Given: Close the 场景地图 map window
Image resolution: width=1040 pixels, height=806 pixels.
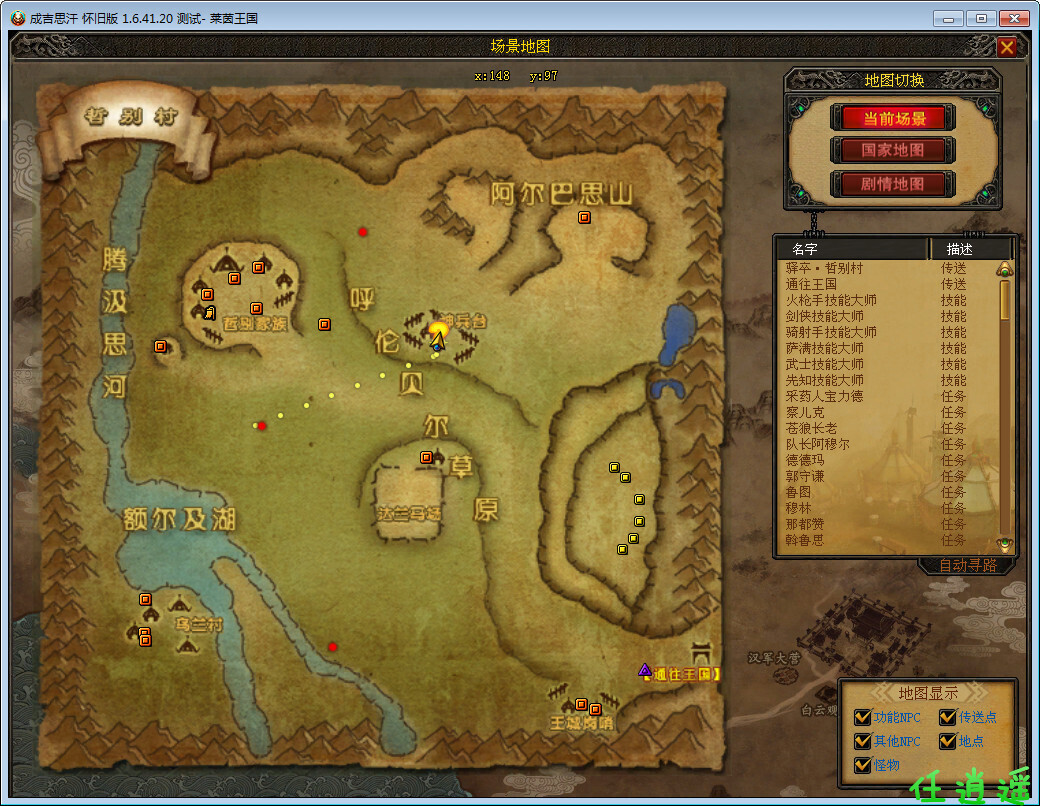Looking at the screenshot, I should [1007, 47].
